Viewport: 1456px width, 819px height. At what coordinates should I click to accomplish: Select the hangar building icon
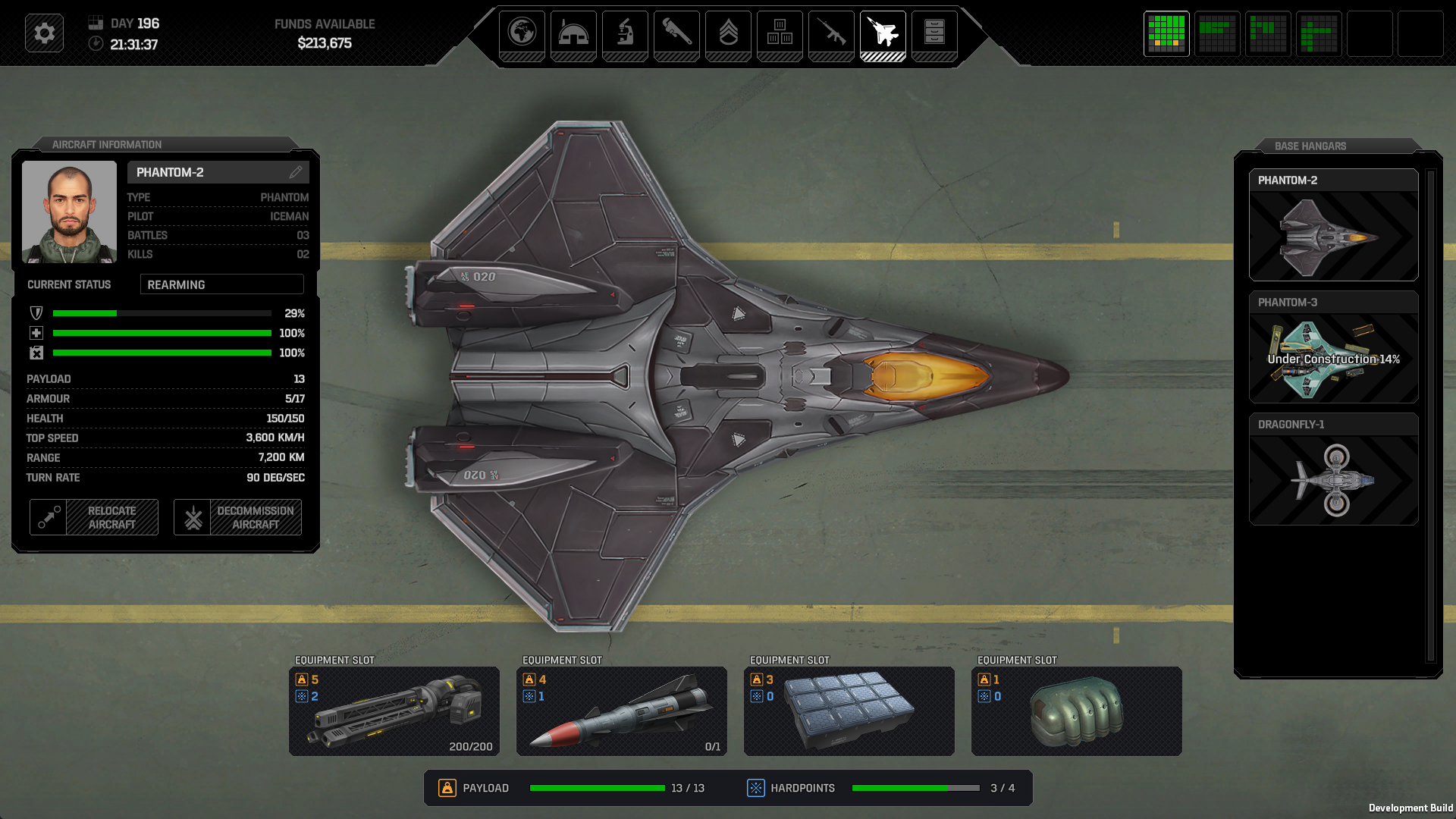(x=573, y=34)
